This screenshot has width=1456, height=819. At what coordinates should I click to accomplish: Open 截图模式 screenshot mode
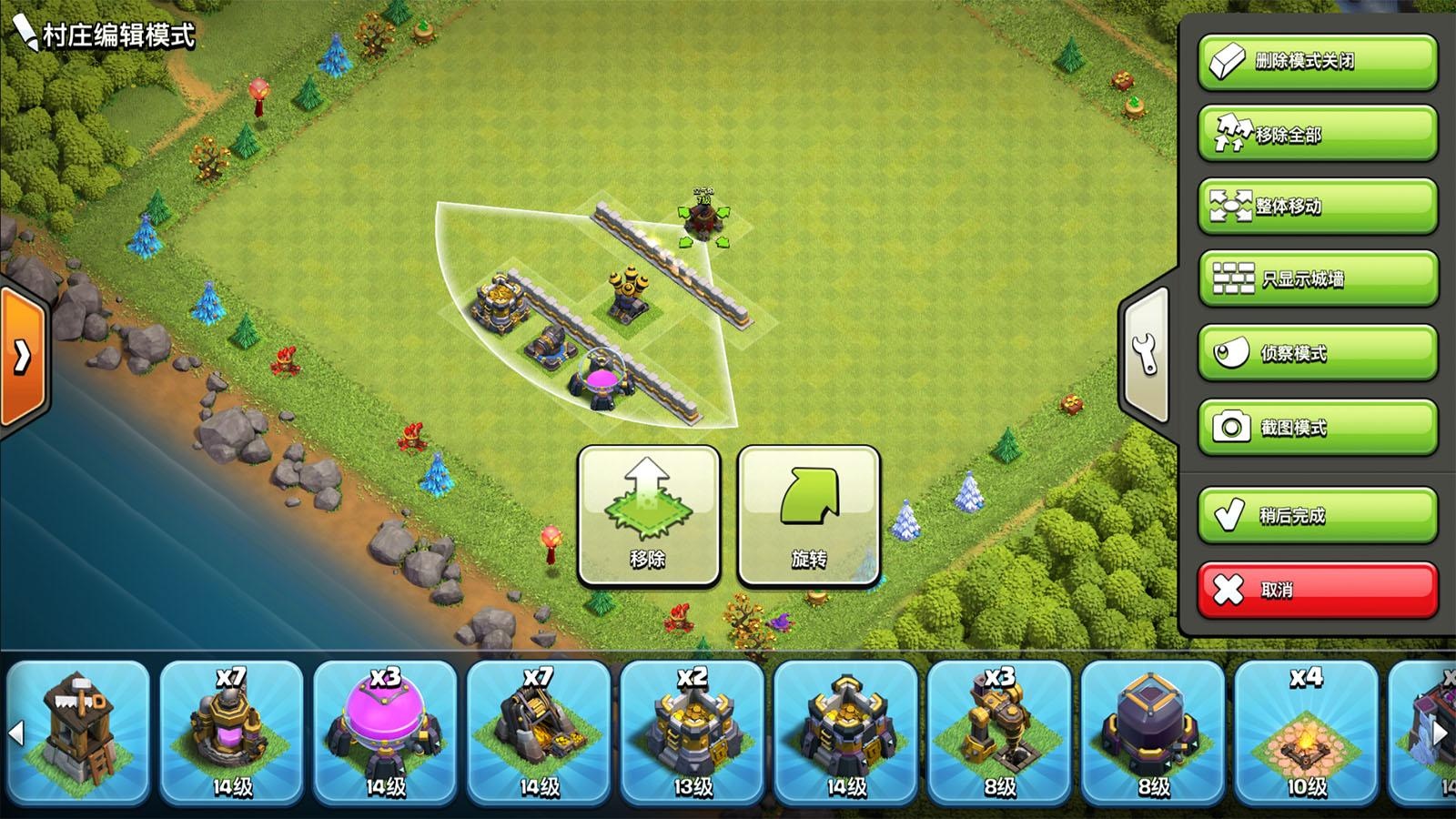tap(1317, 427)
